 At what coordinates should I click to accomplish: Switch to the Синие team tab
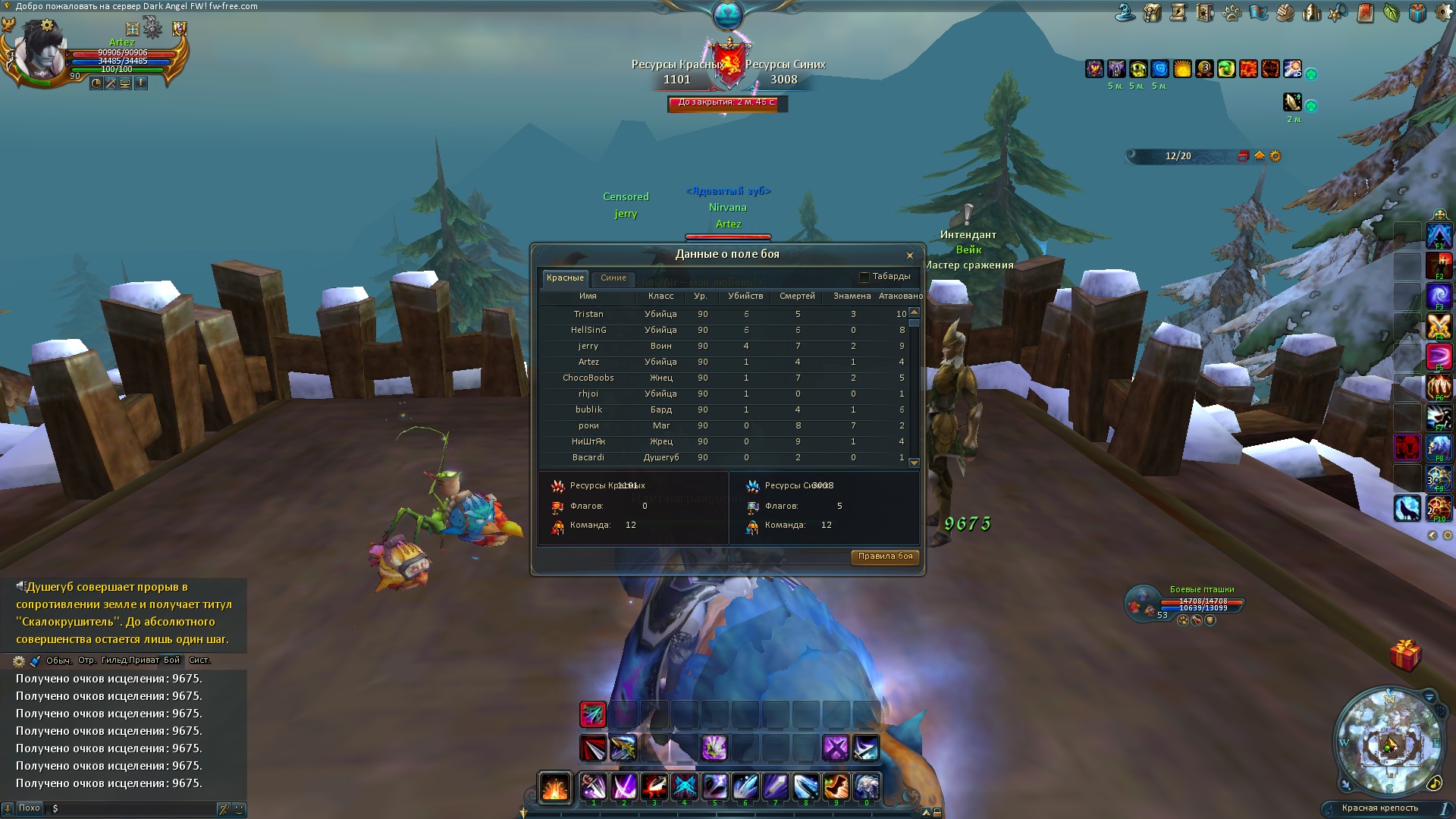(x=613, y=278)
